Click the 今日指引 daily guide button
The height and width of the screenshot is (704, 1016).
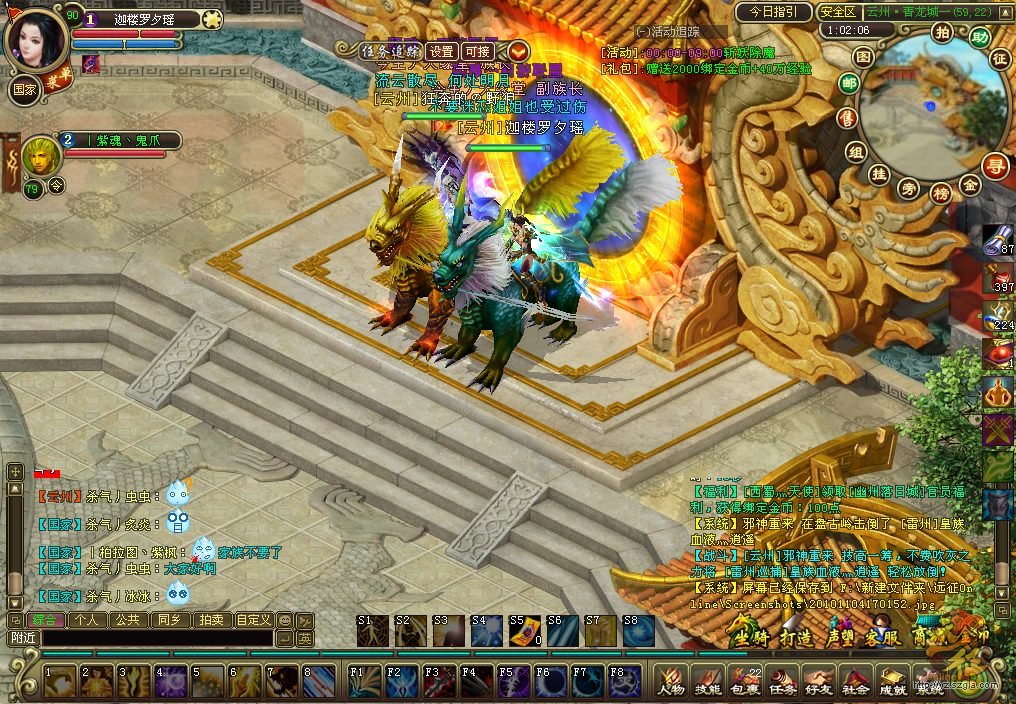pos(773,12)
